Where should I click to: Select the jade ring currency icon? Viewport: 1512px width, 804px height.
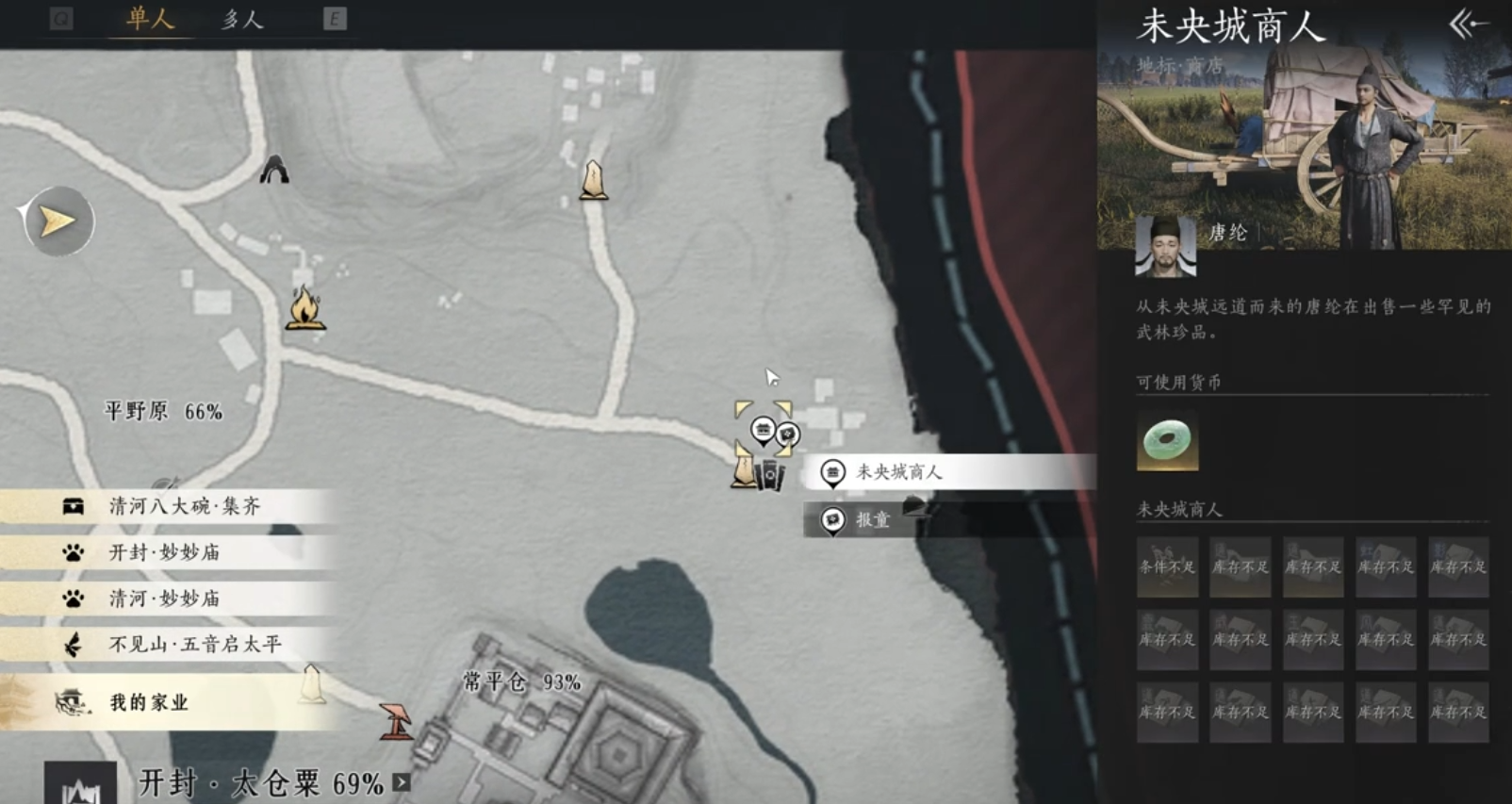[x=1167, y=440]
